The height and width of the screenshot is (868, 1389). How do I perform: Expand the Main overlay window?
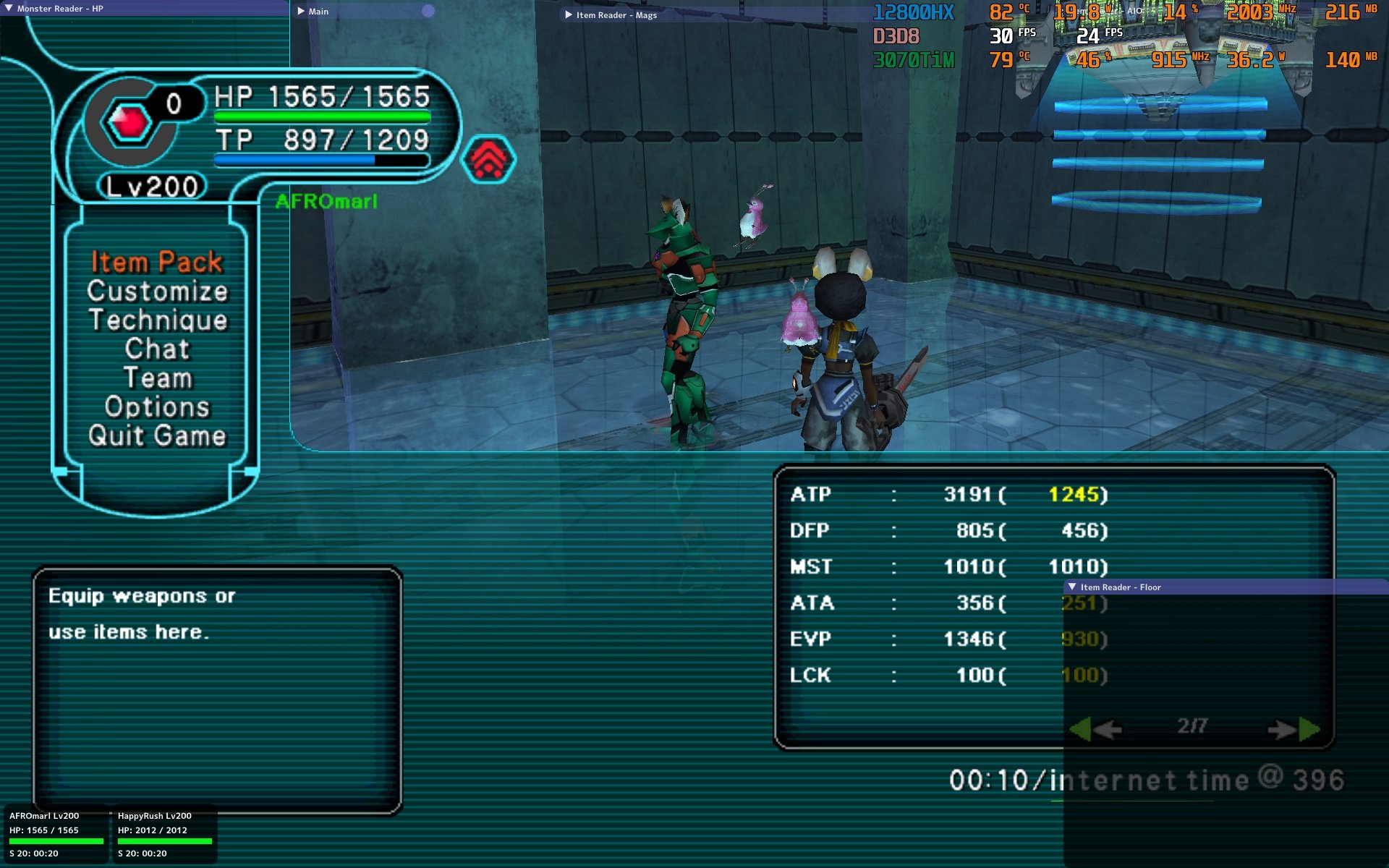(x=301, y=11)
